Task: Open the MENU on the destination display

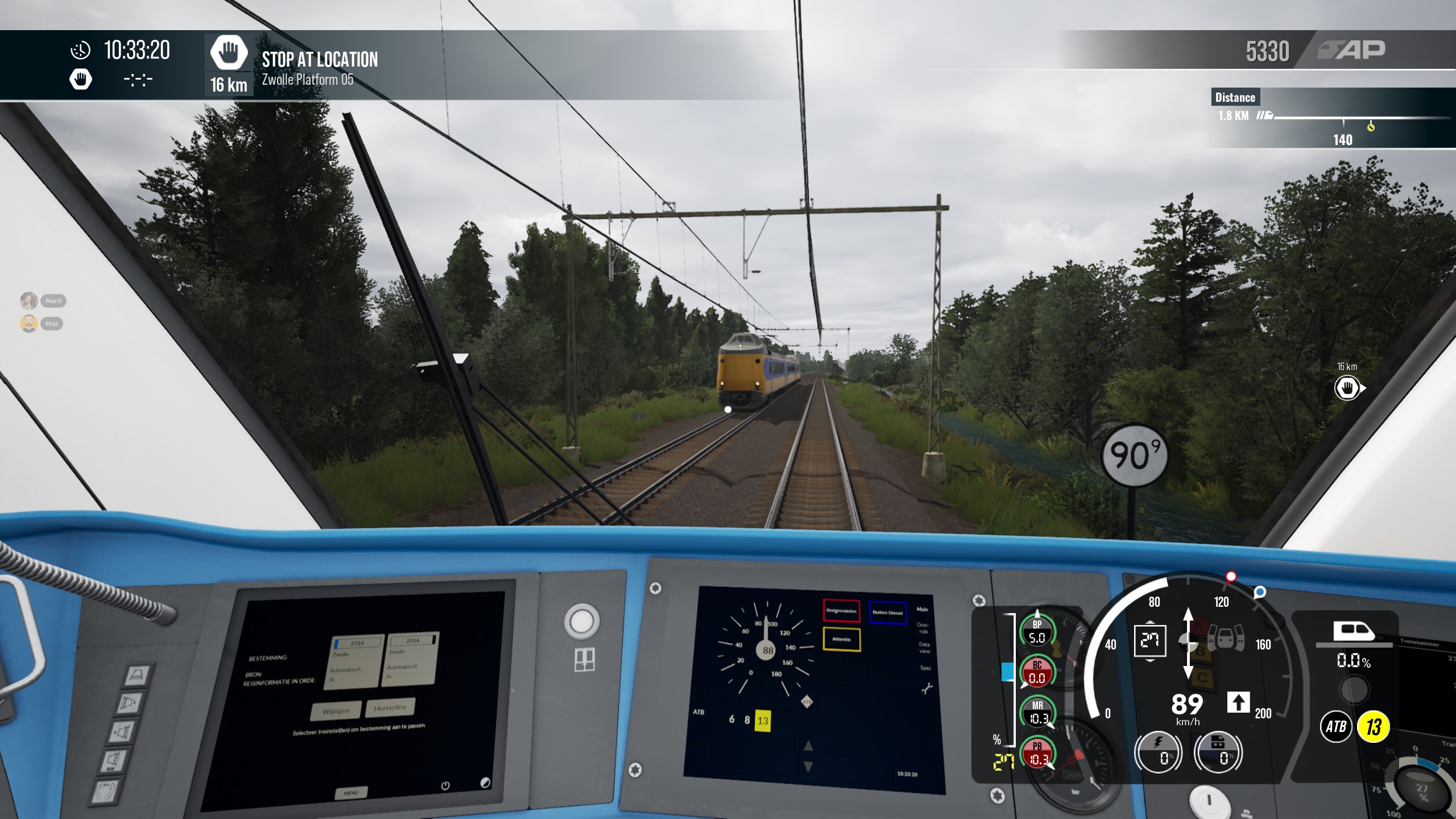Action: [x=351, y=792]
